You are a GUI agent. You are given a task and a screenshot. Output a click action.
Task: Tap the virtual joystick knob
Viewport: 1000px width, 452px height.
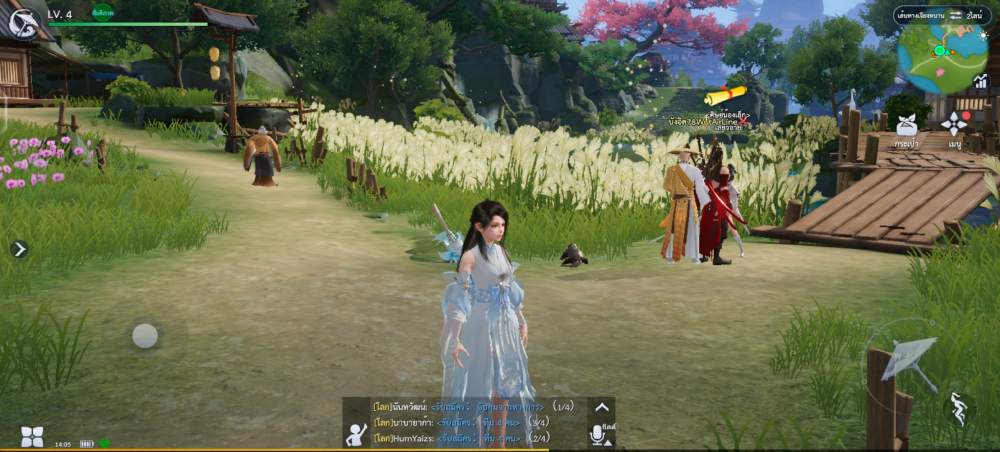click(x=145, y=335)
